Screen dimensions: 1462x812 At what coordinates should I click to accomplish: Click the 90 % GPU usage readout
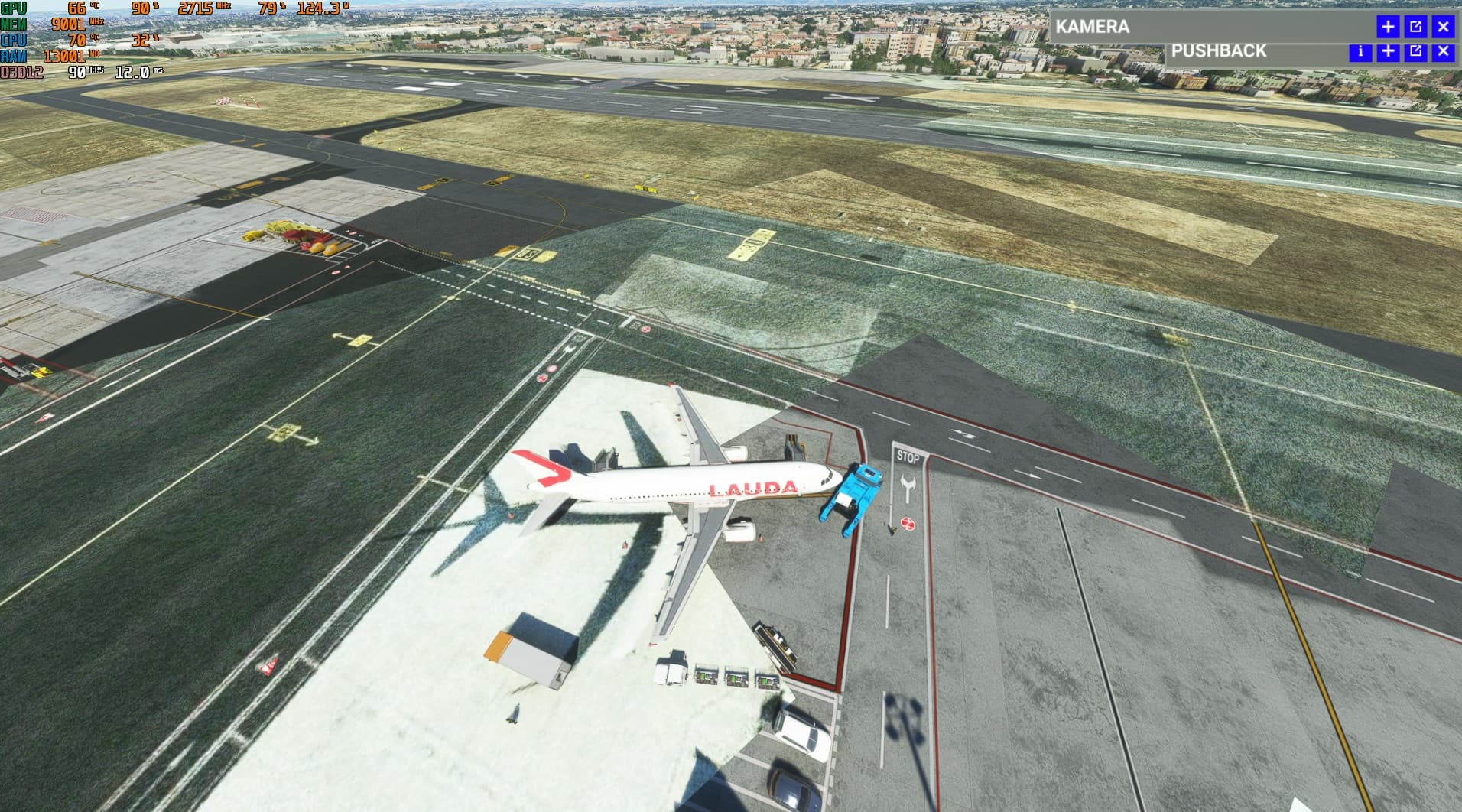[x=141, y=8]
